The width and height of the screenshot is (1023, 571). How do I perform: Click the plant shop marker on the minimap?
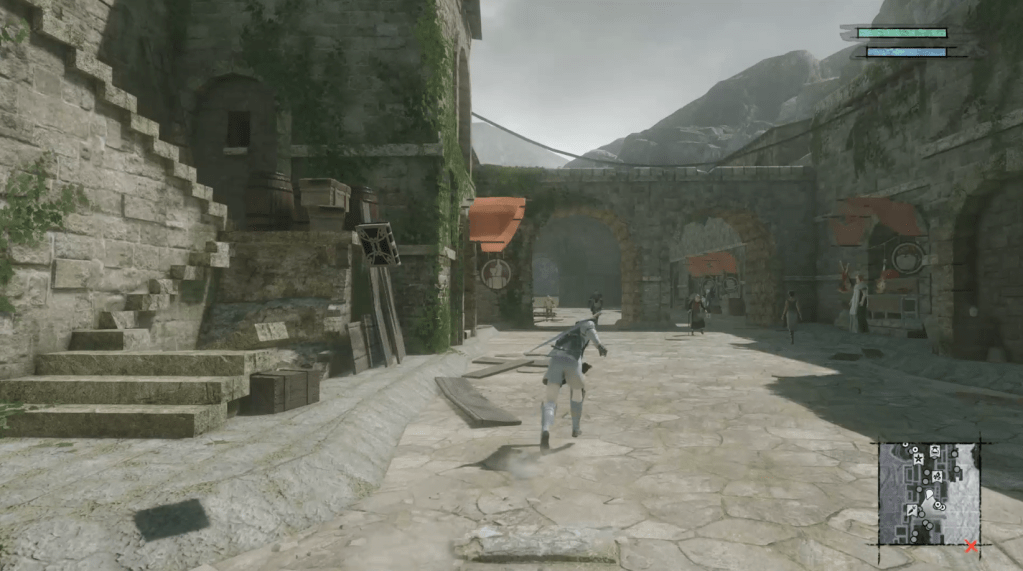pyautogui.click(x=937, y=476)
